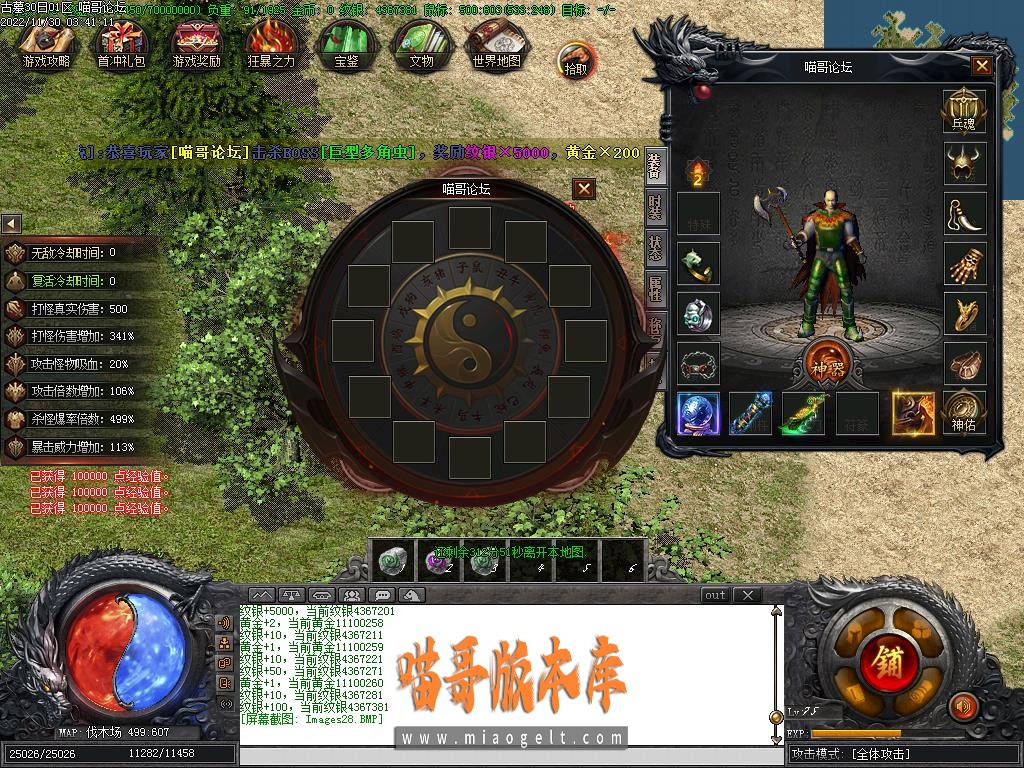Image resolution: width=1024 pixels, height=768 pixels.
Task: Open the 首冲礼包 first-recharge gift pack
Action: (120, 45)
